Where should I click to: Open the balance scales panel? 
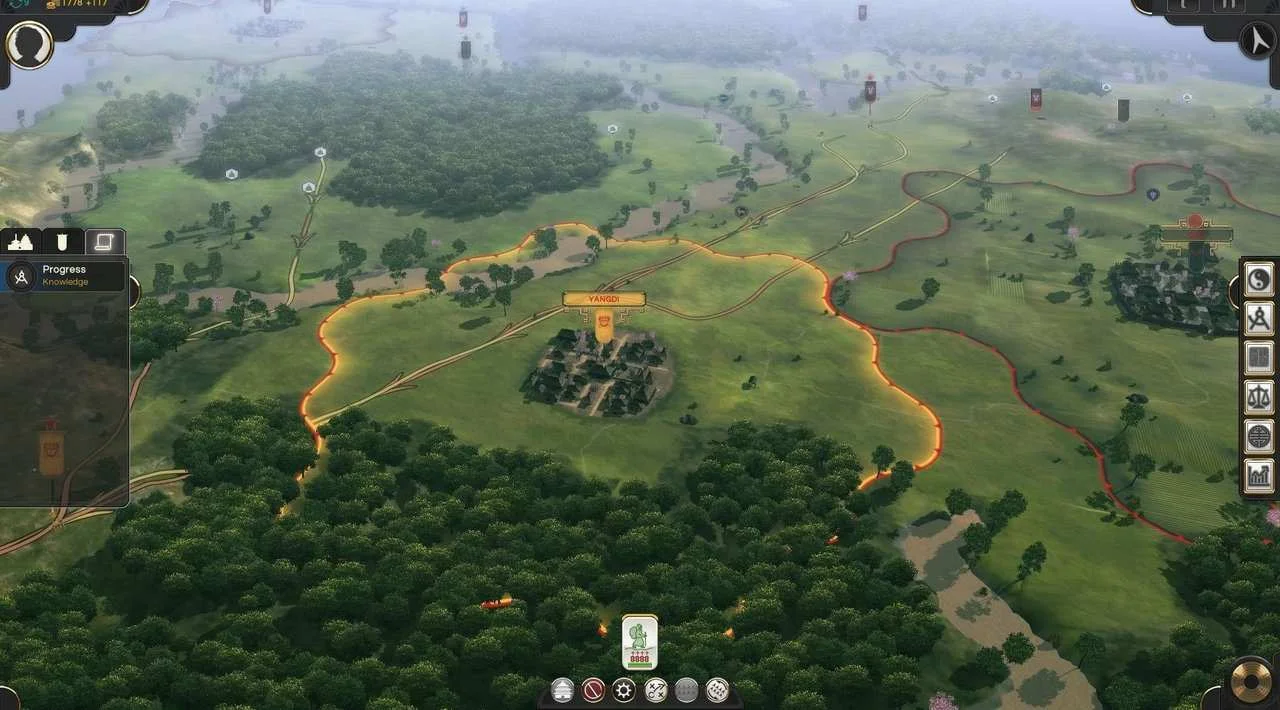tap(1258, 398)
